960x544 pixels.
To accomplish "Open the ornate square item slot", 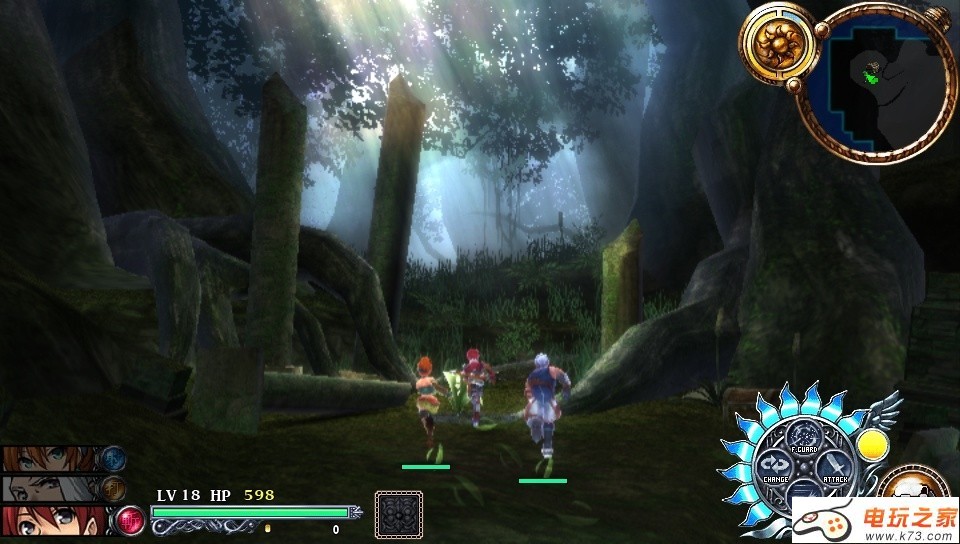I will (396, 513).
